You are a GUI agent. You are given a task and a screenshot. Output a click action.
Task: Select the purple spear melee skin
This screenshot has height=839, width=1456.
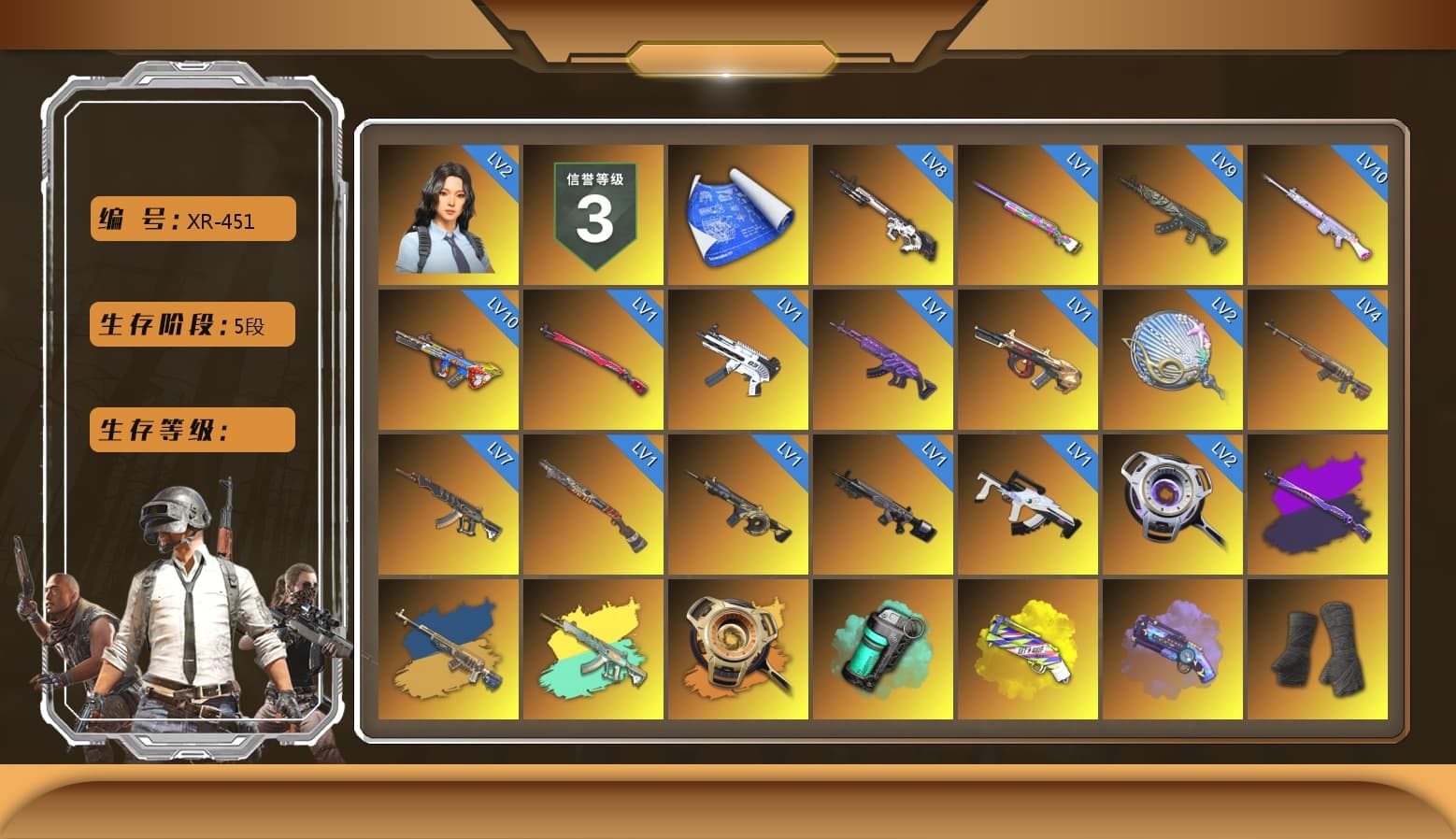click(1320, 505)
